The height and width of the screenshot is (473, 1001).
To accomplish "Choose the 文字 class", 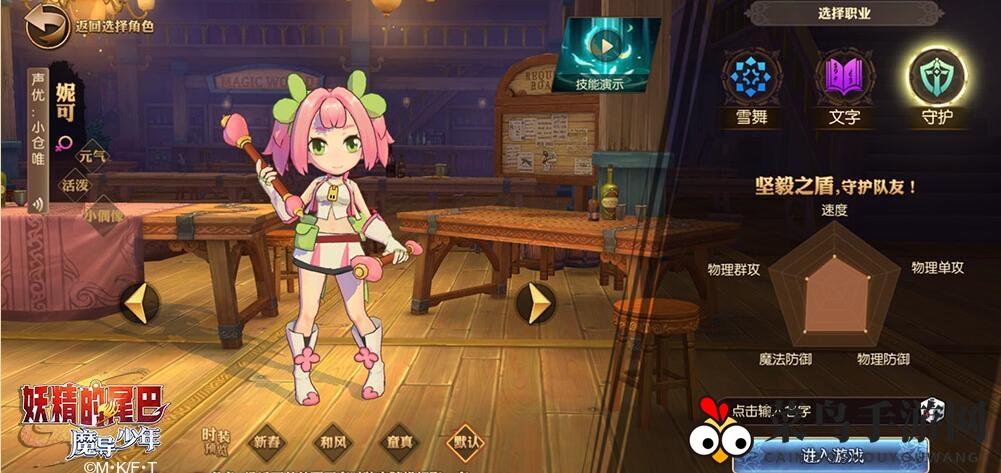I will coord(844,78).
